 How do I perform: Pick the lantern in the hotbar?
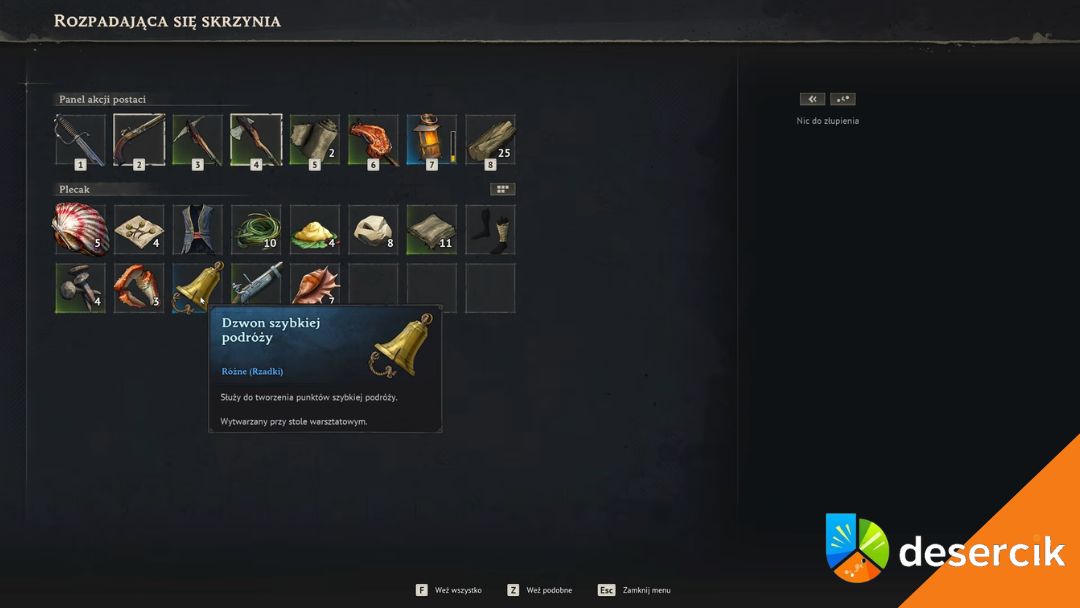[431, 138]
